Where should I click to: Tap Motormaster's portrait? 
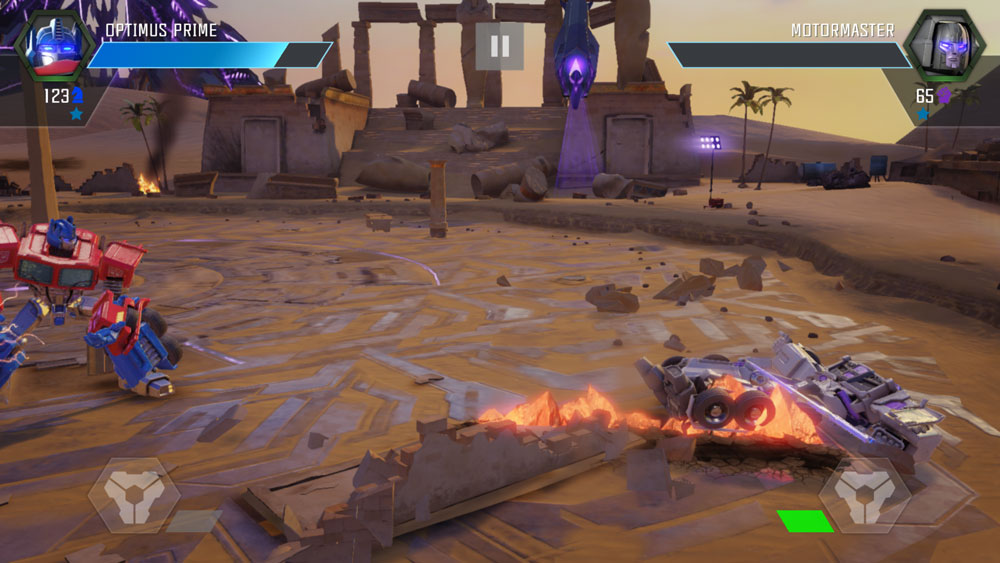(940, 47)
